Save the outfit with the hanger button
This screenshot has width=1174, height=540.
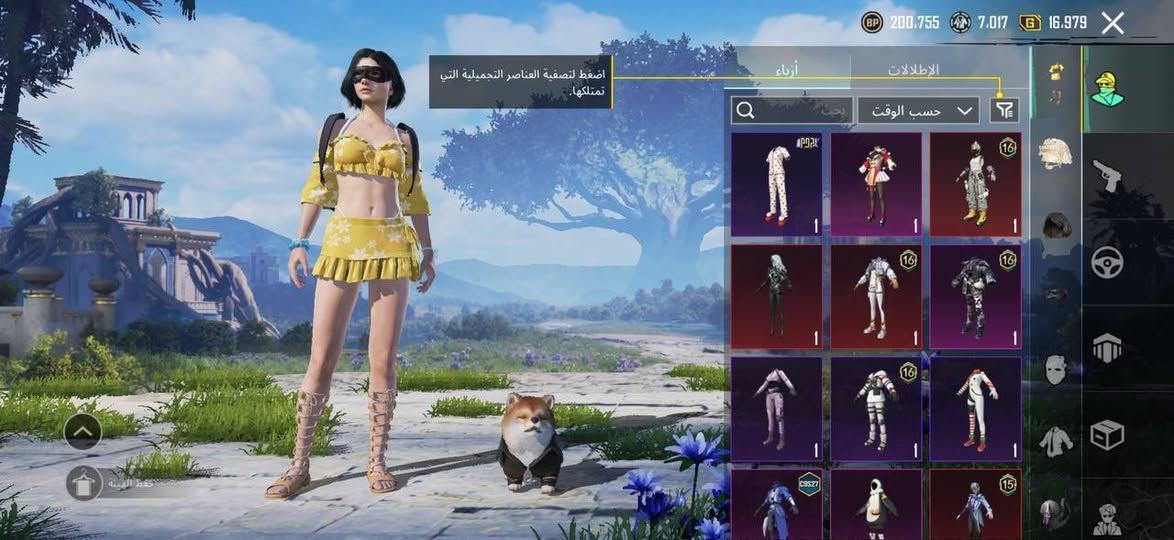coord(84,483)
